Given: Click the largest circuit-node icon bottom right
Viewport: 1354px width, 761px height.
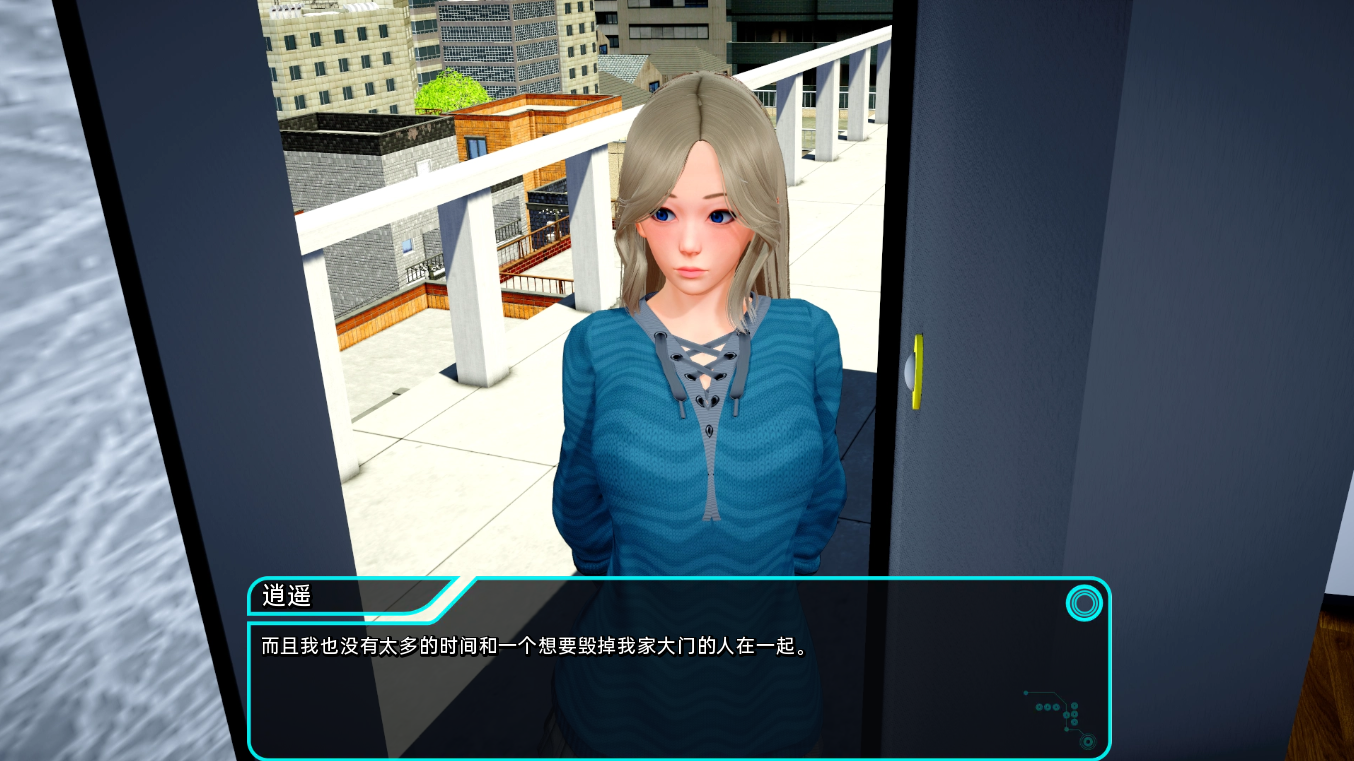Looking at the screenshot, I should point(1088,742).
